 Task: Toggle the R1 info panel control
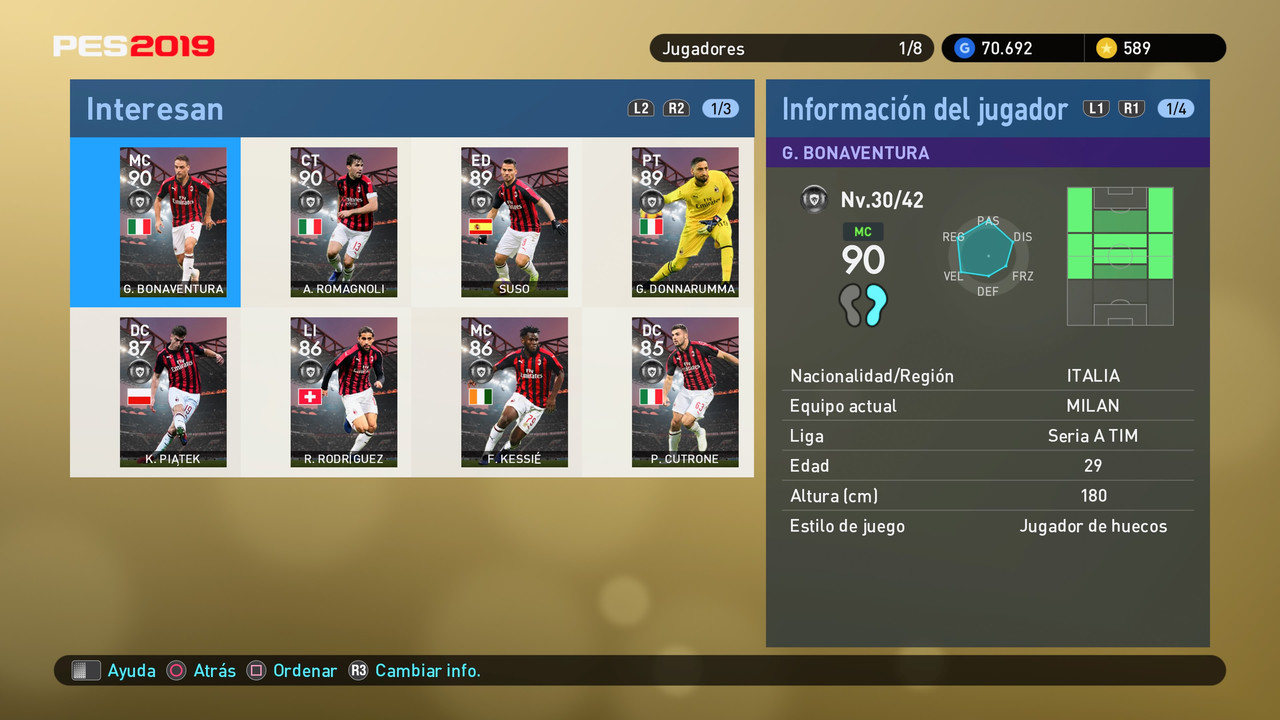(1131, 108)
